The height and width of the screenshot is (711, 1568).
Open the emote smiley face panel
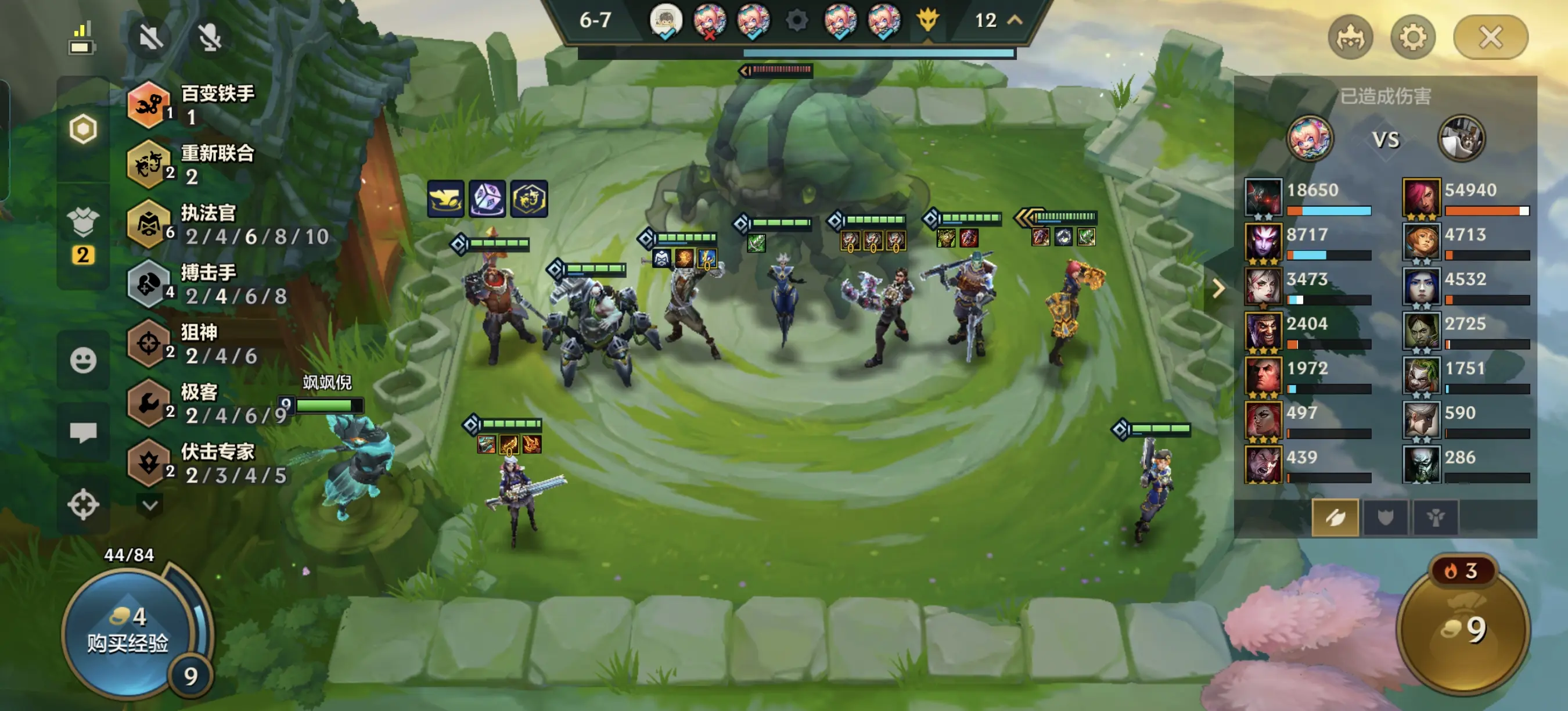[84, 360]
